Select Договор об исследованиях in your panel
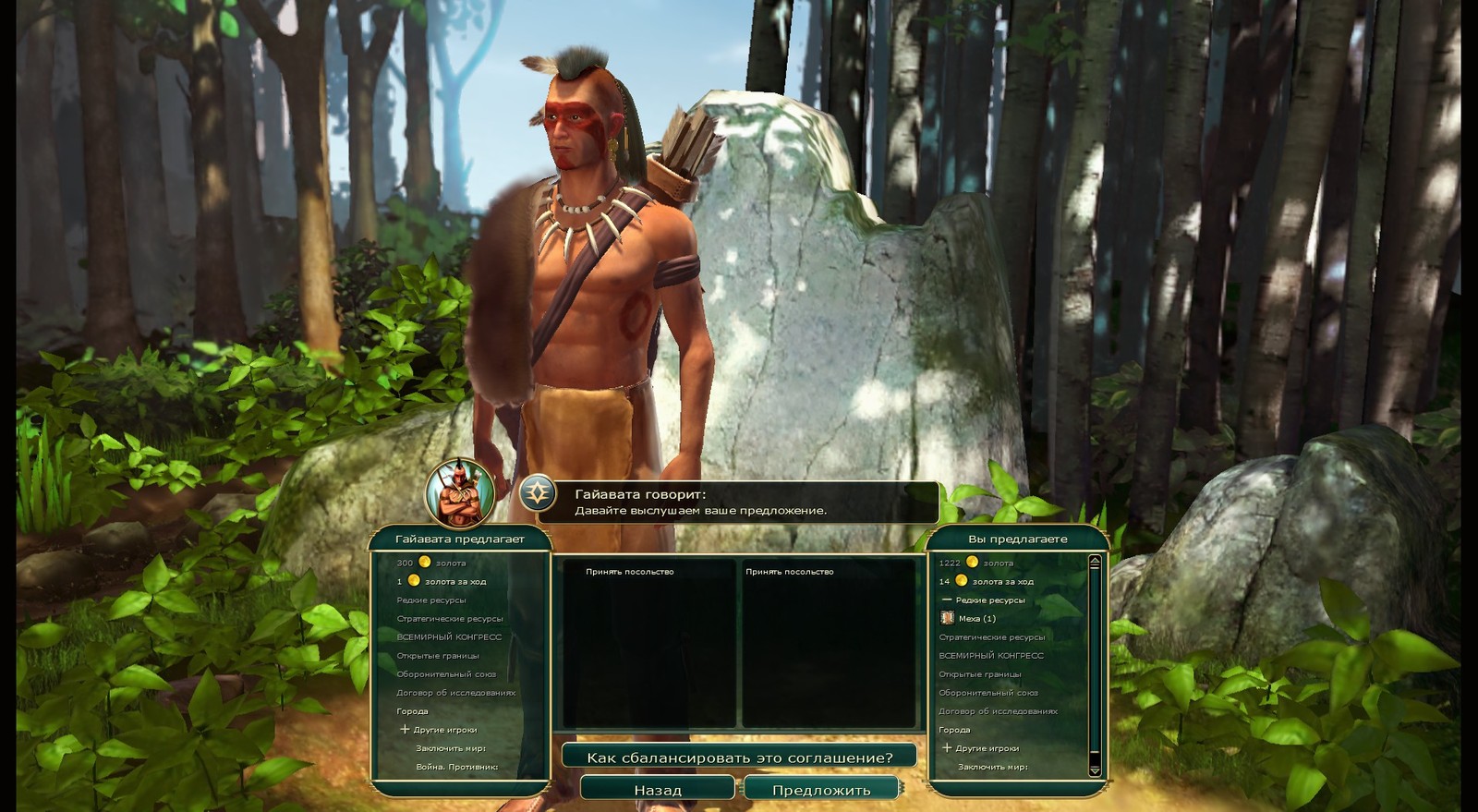Screen dimensions: 1478x812 pos(998,711)
